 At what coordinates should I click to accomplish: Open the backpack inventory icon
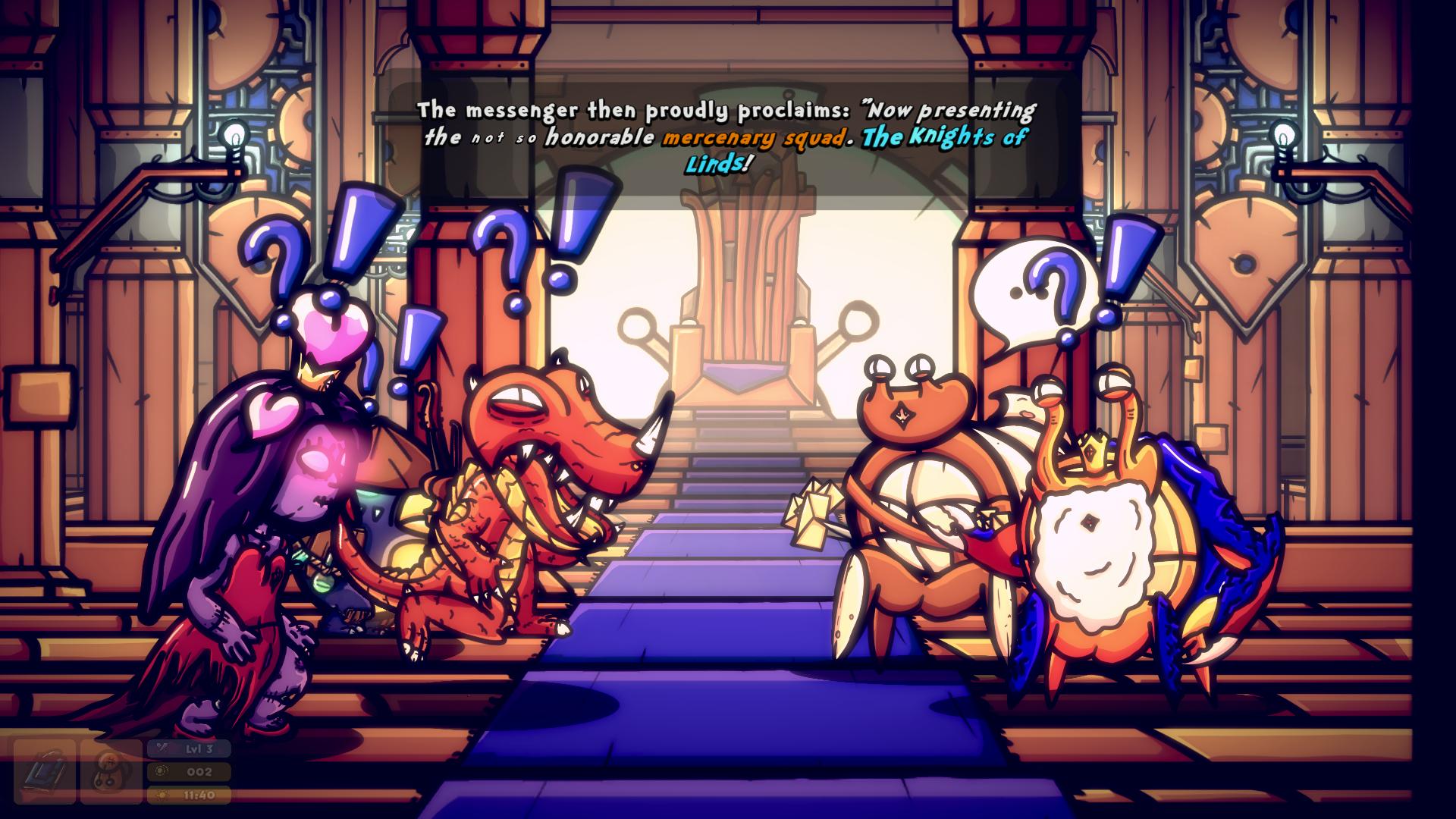tap(111, 772)
